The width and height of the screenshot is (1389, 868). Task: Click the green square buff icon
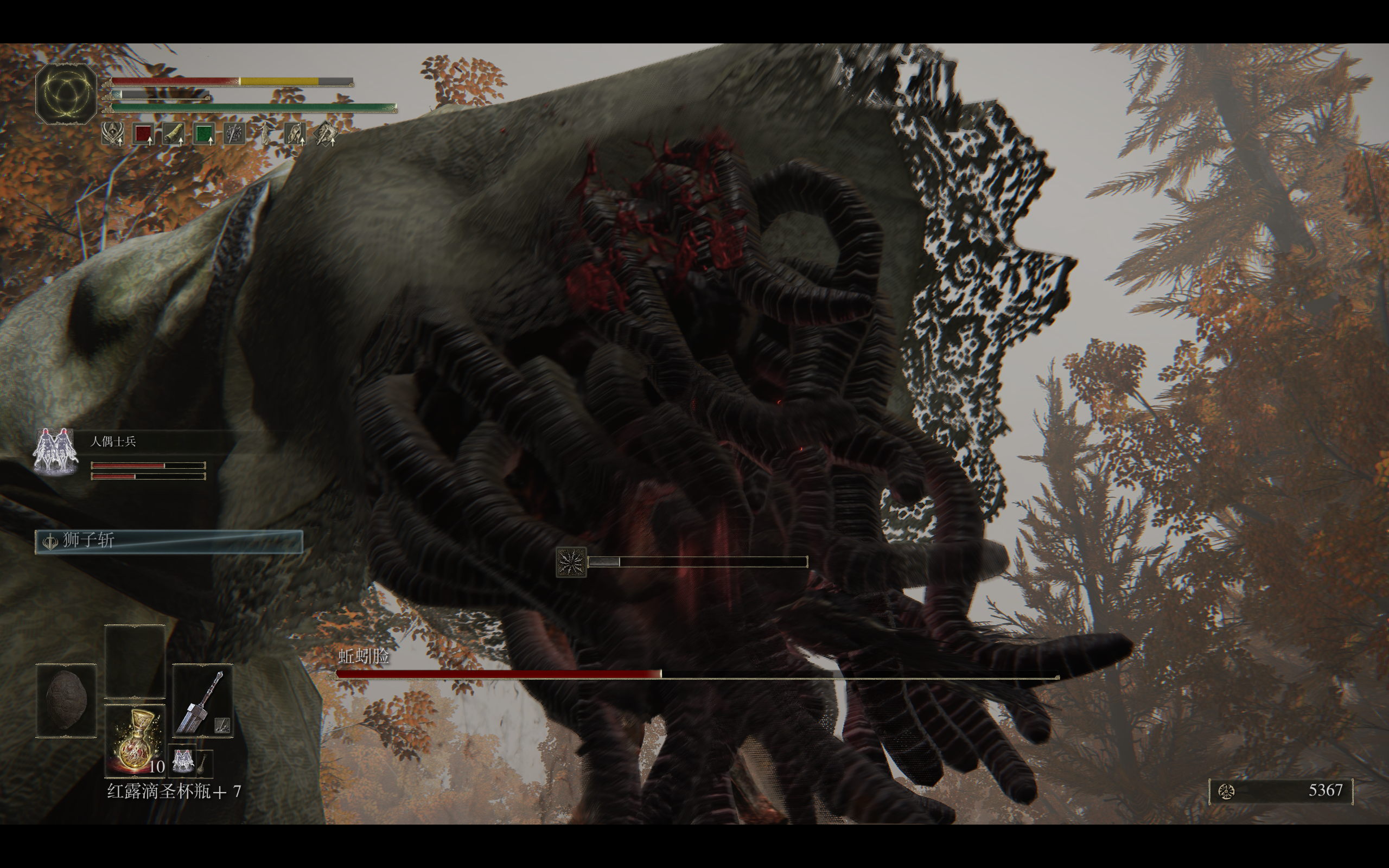[x=204, y=135]
